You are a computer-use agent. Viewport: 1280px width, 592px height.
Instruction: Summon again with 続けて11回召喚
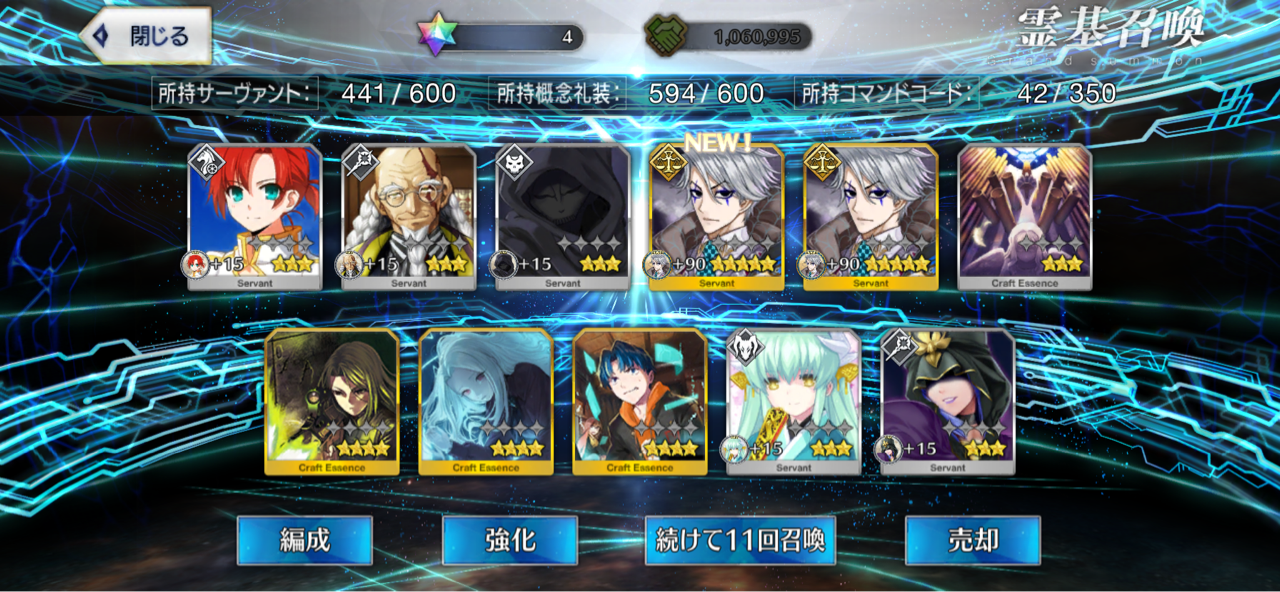click(x=740, y=541)
